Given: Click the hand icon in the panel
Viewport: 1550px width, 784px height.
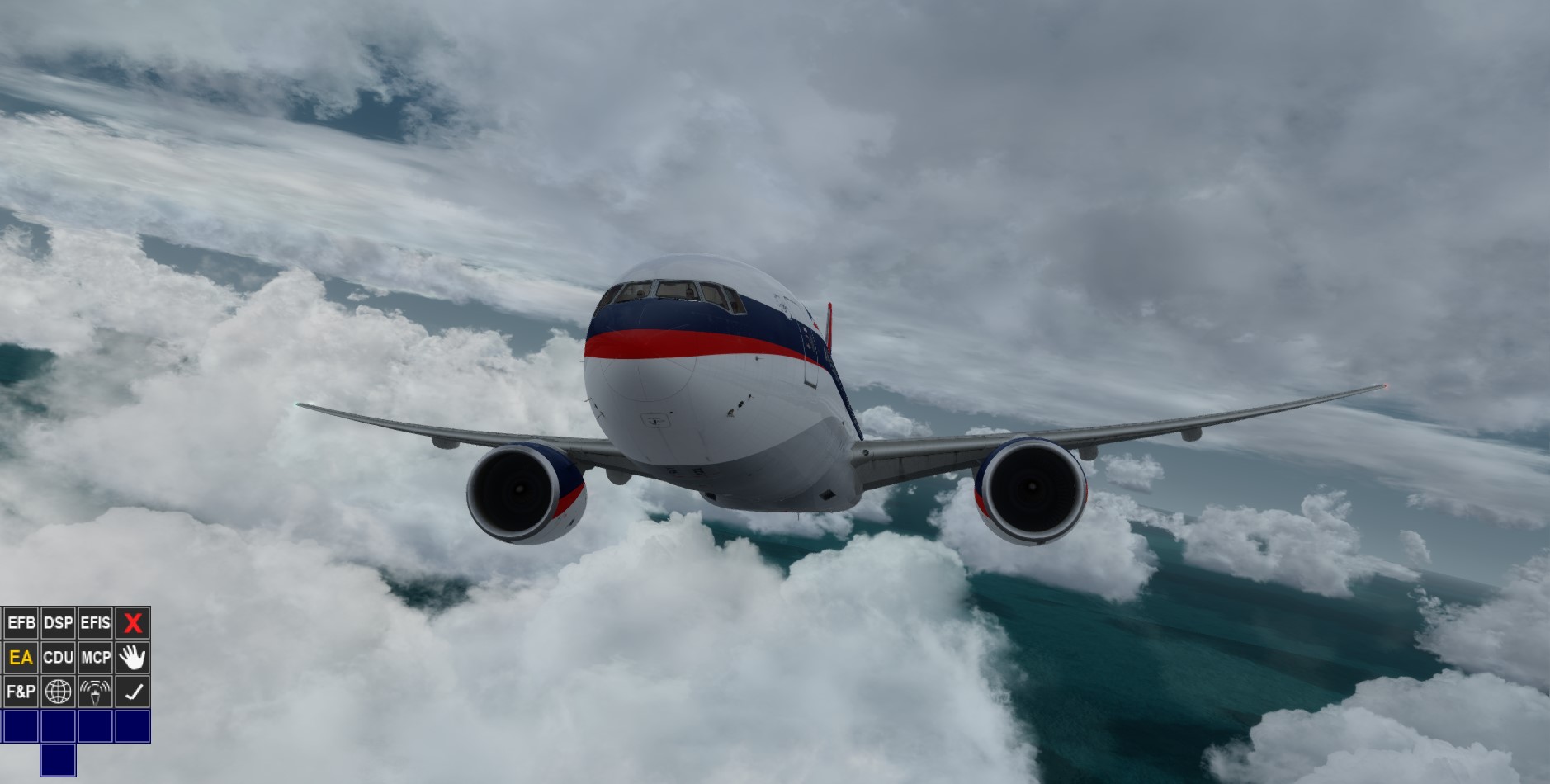Looking at the screenshot, I should (132, 658).
